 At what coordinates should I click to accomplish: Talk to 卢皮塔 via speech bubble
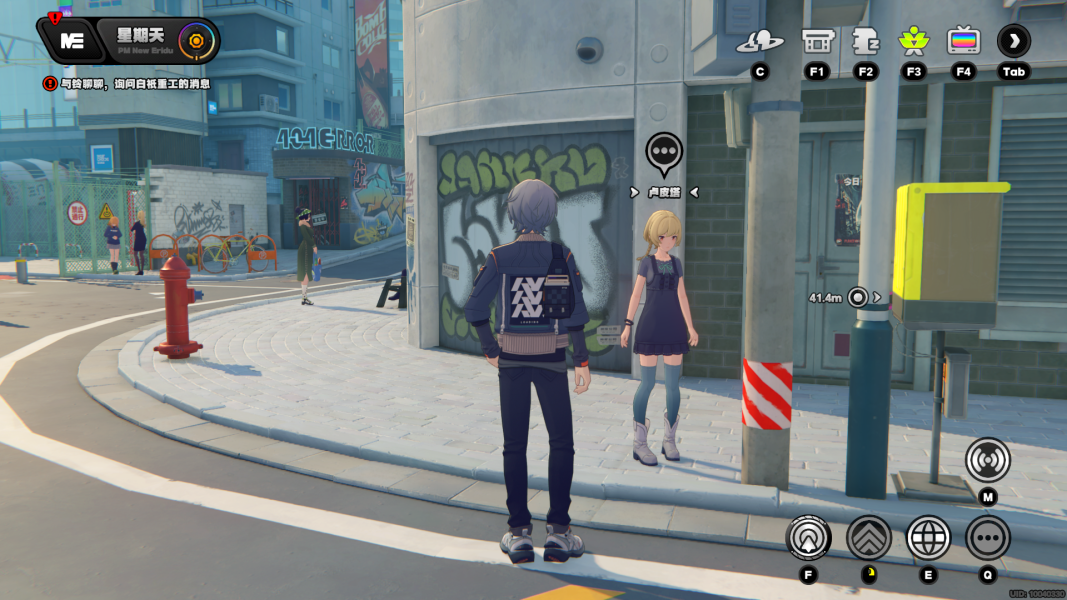pos(664,153)
